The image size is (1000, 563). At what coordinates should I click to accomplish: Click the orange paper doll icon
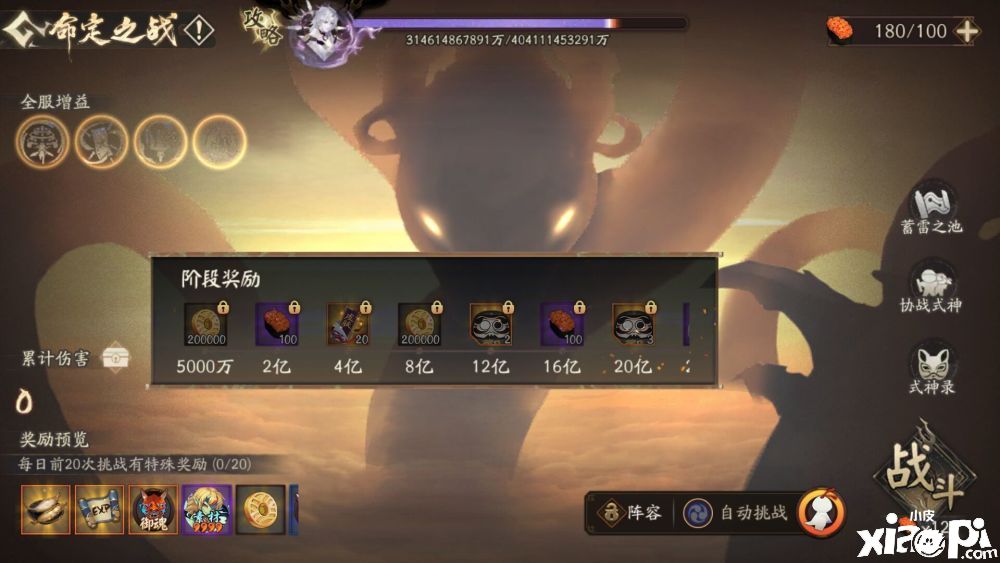click(x=822, y=512)
